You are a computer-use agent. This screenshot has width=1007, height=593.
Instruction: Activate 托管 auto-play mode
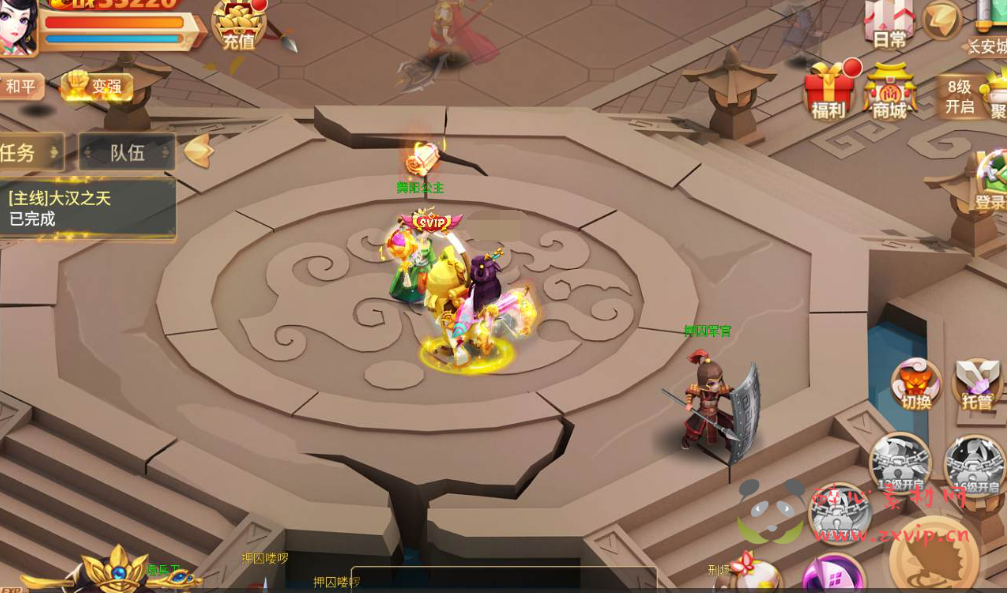pyautogui.click(x=977, y=385)
